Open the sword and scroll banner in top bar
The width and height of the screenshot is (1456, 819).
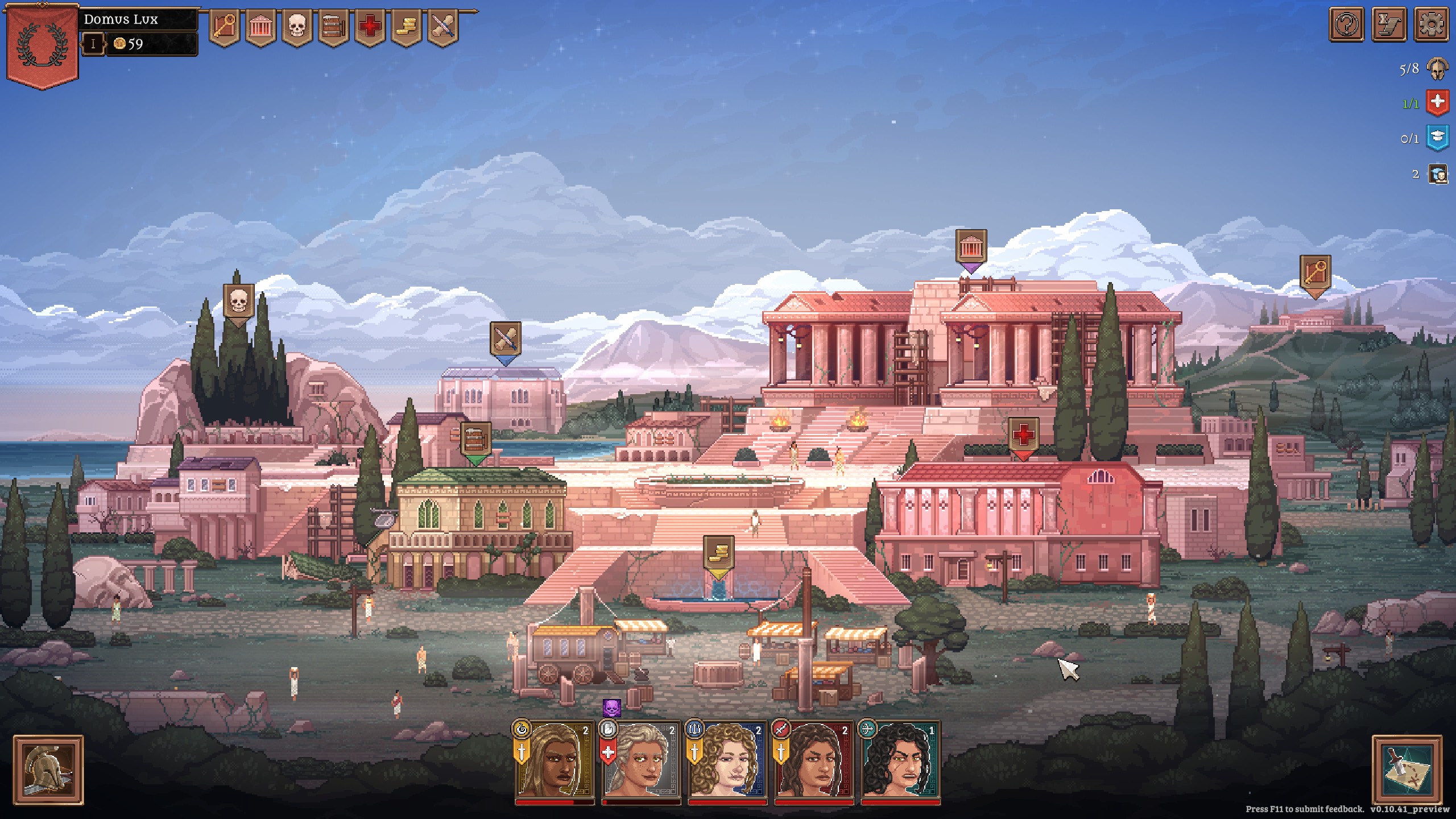click(442, 27)
